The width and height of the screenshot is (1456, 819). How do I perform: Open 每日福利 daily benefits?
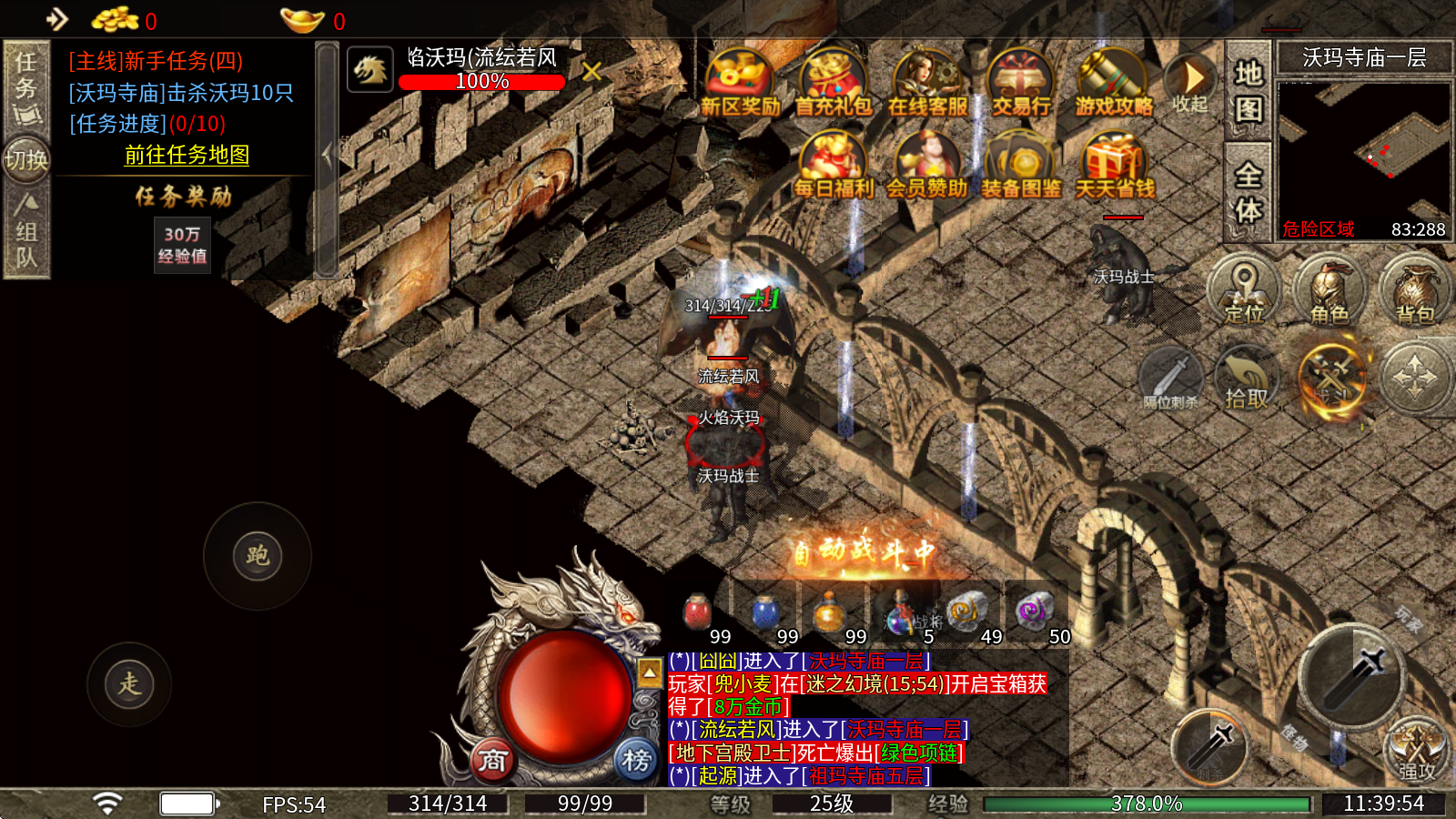(x=833, y=166)
